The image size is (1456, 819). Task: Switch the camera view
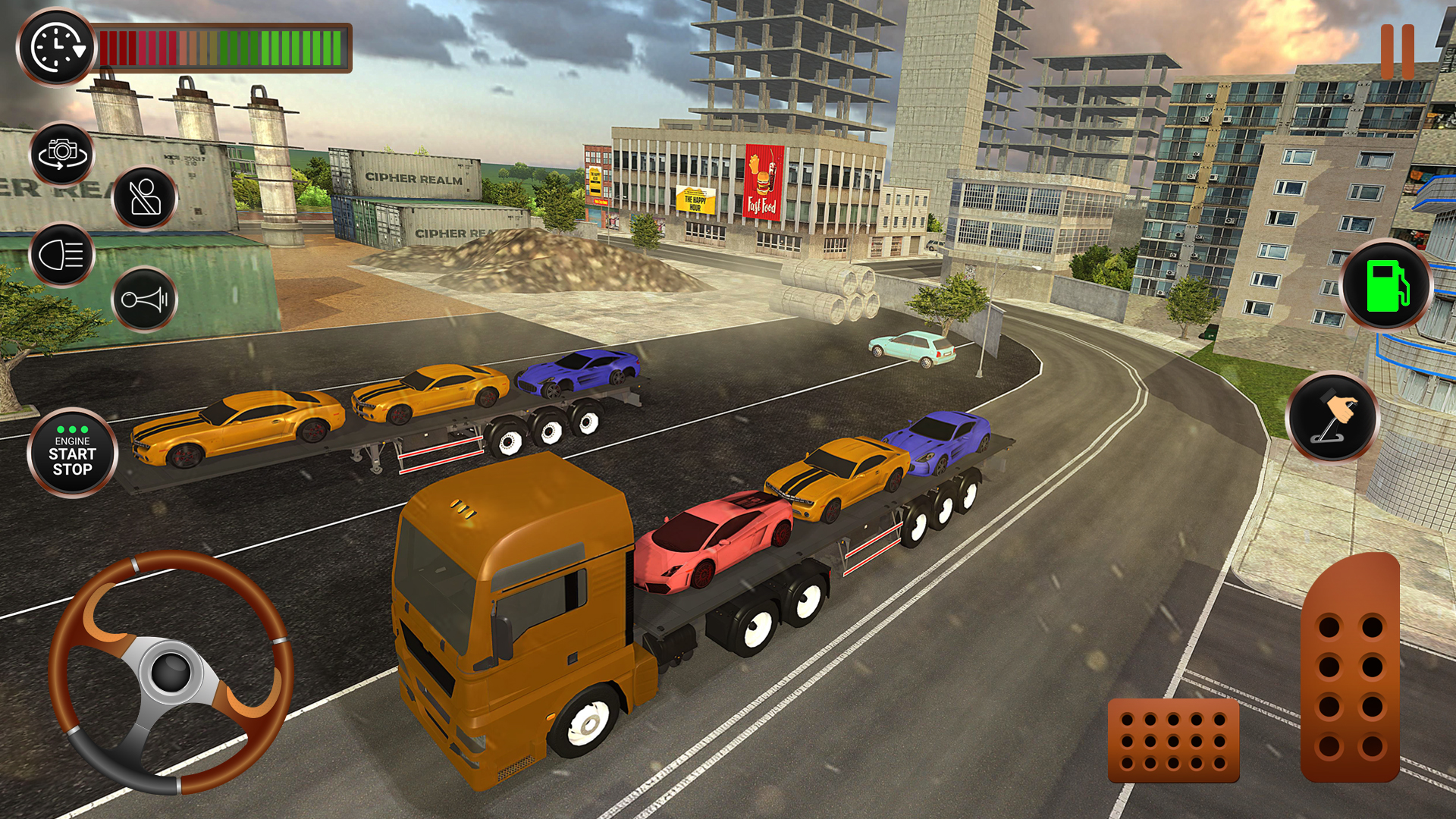point(62,154)
